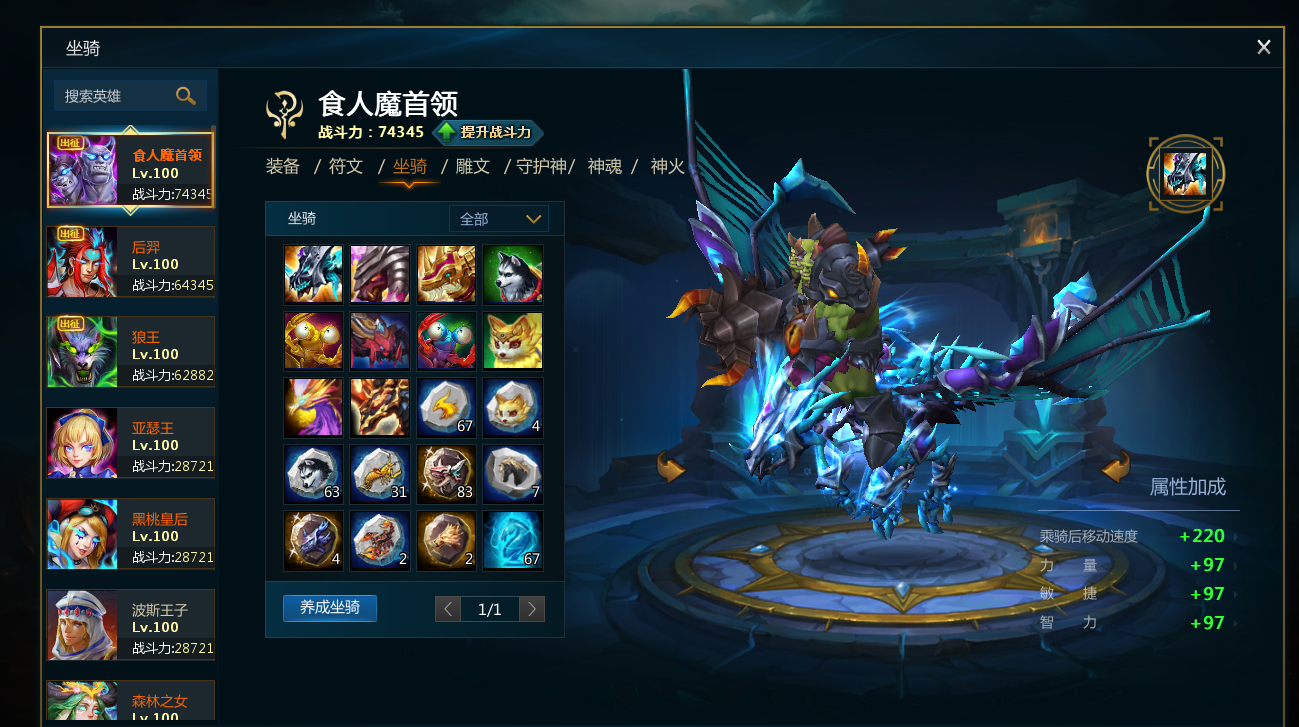Select hero 后羿 from the list

click(130, 262)
